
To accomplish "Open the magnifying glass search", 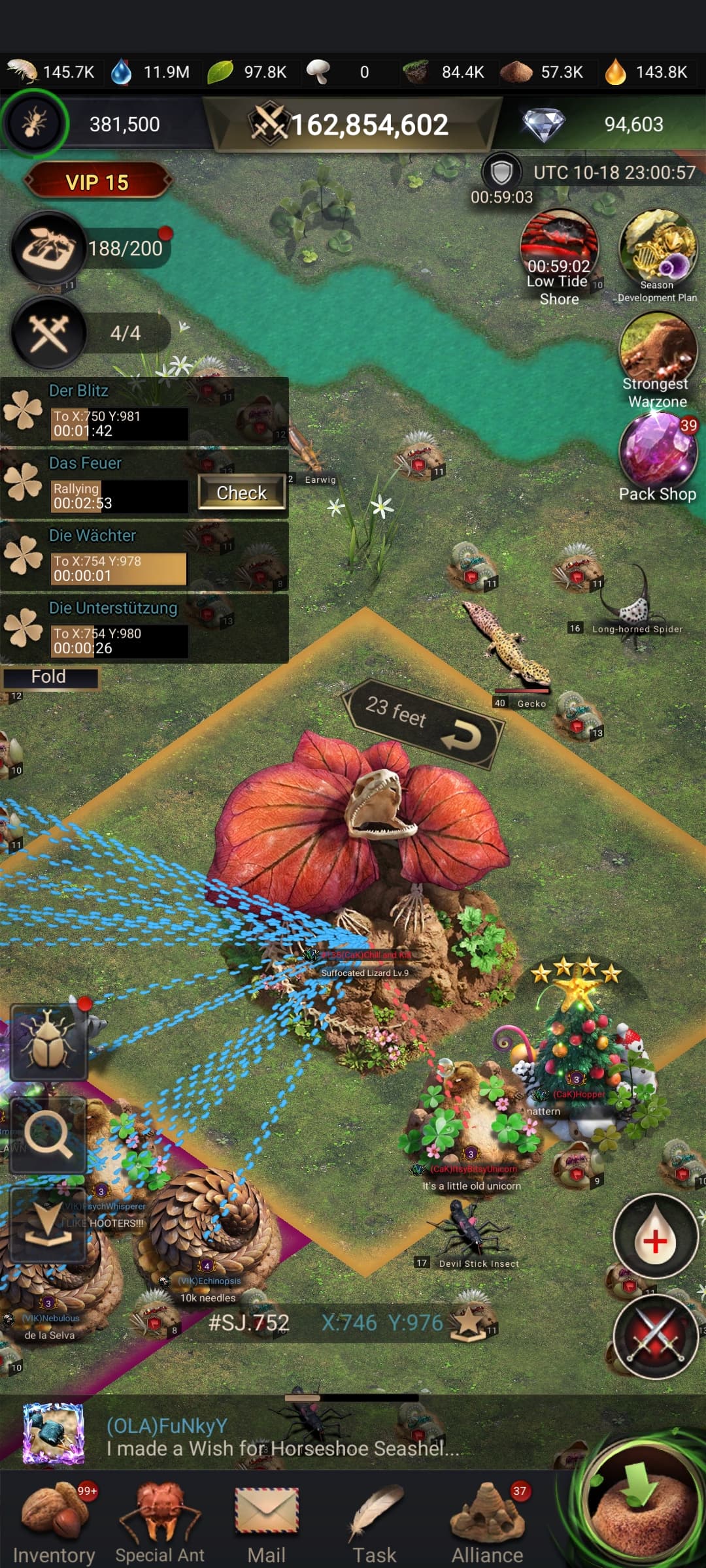I will (48, 1135).
